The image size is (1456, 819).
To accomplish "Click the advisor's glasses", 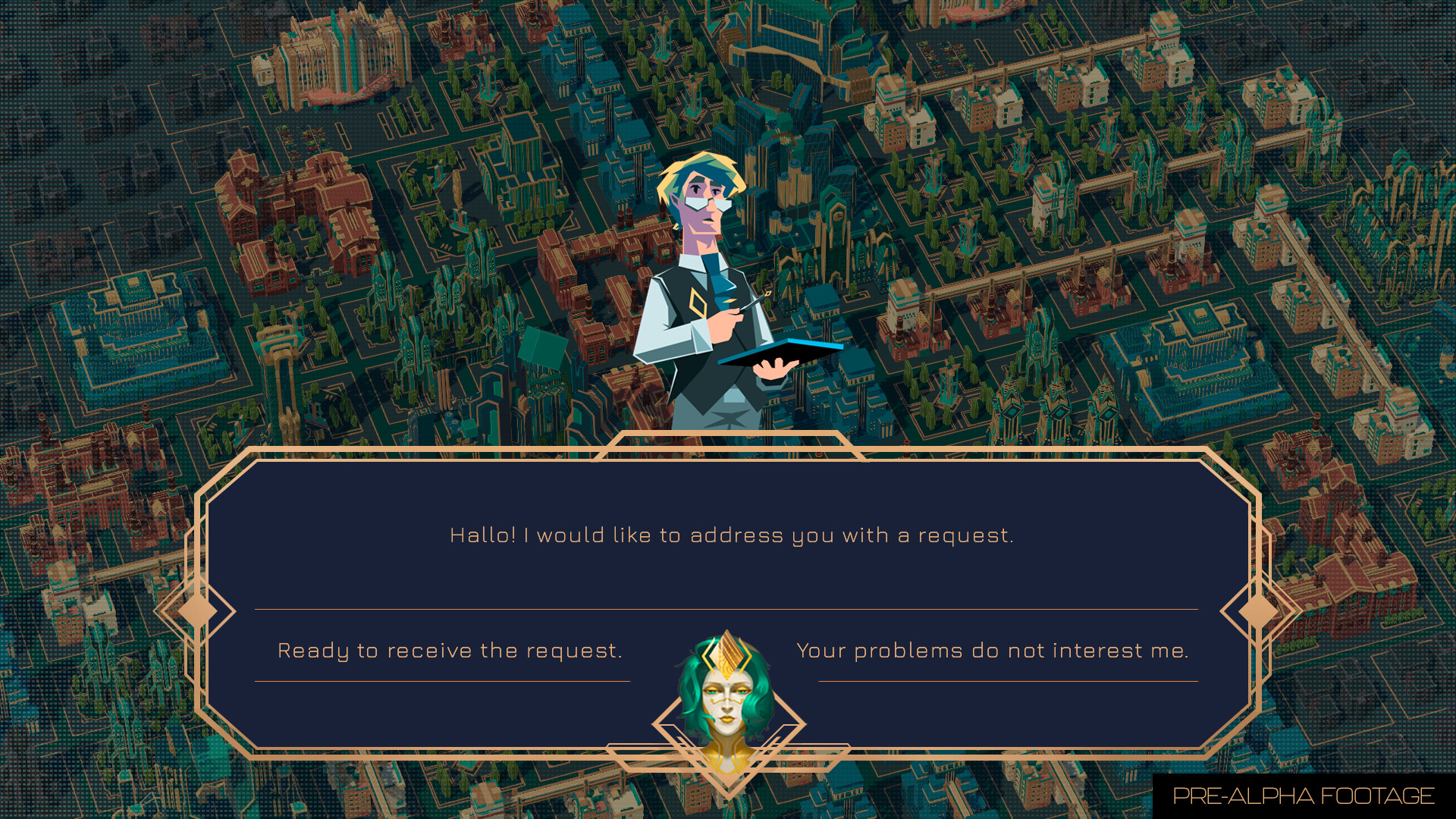I will tap(709, 205).
